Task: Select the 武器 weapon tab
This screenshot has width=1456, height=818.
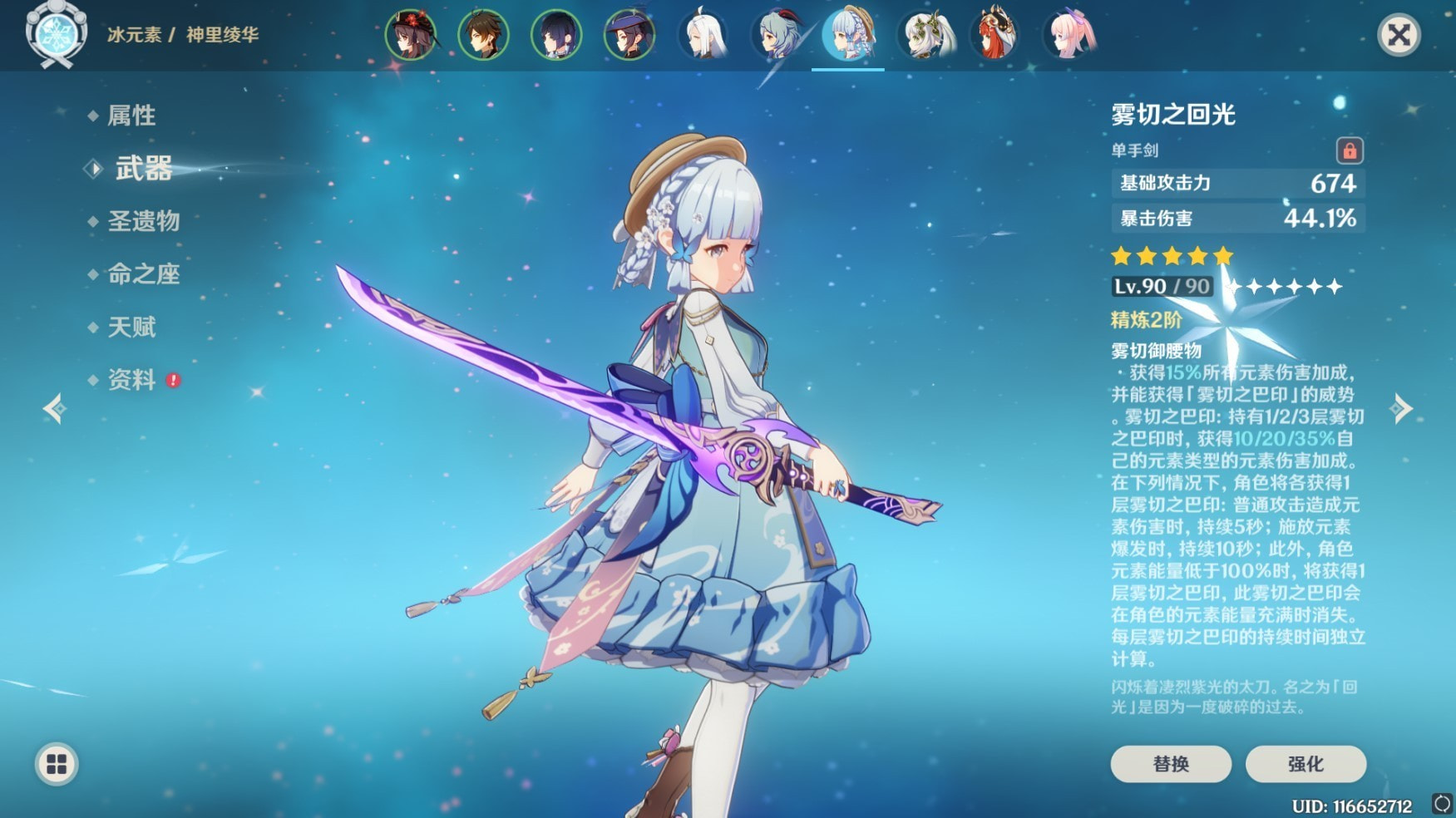Action: (143, 169)
